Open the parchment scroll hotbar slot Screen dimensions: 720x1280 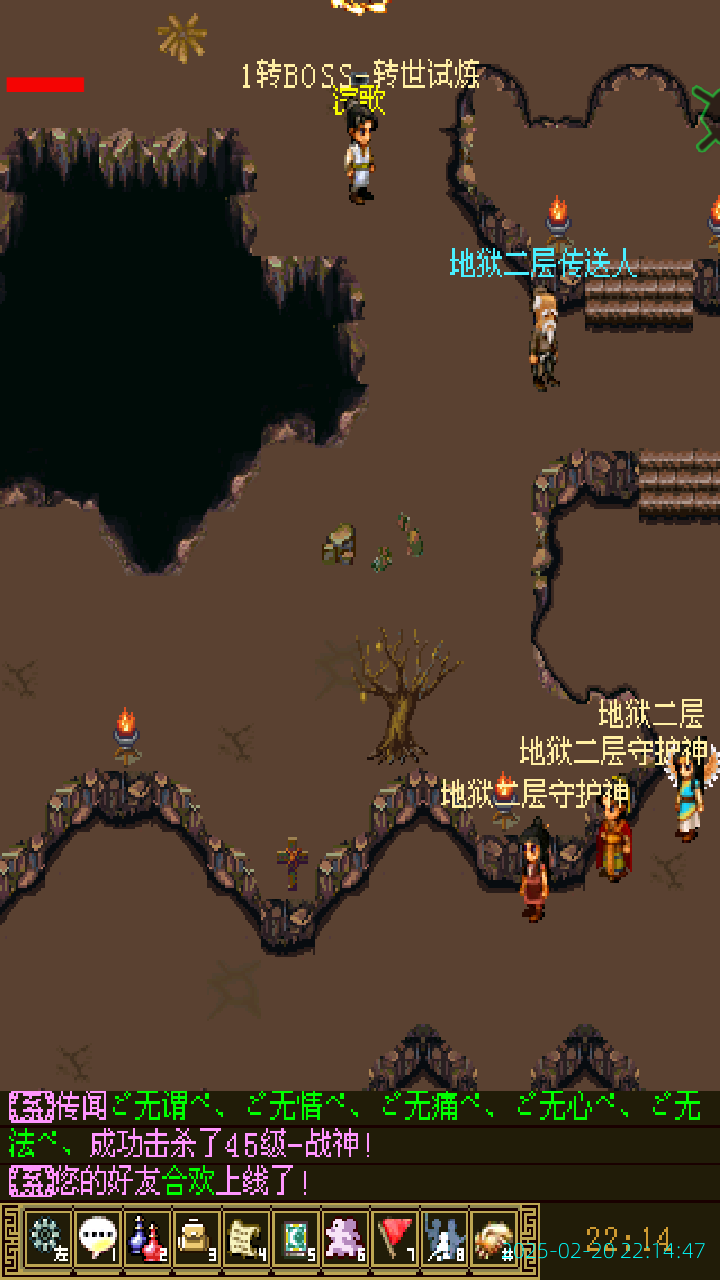[x=247, y=1239]
